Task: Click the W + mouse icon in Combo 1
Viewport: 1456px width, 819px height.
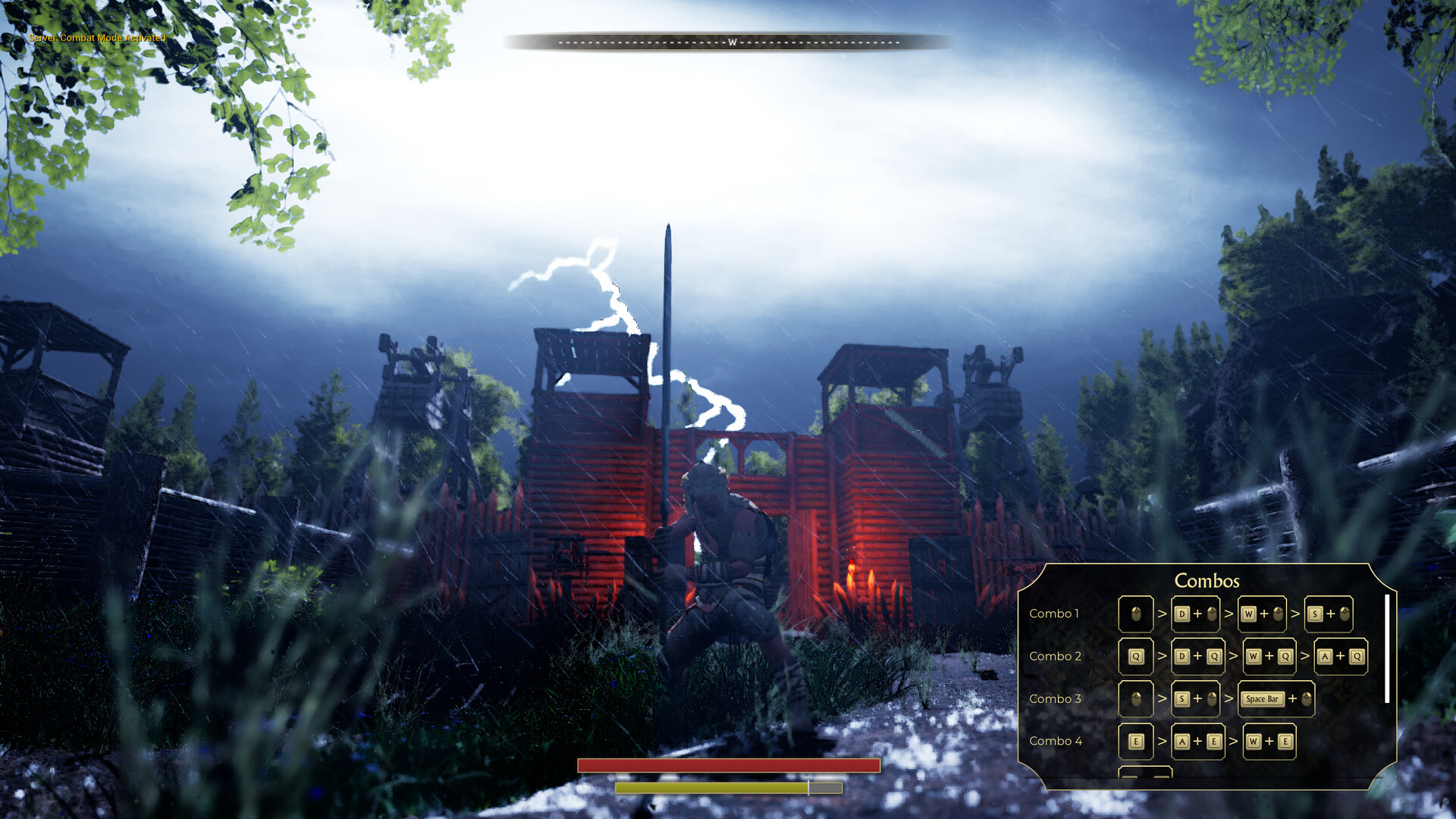Action: 1263,614
